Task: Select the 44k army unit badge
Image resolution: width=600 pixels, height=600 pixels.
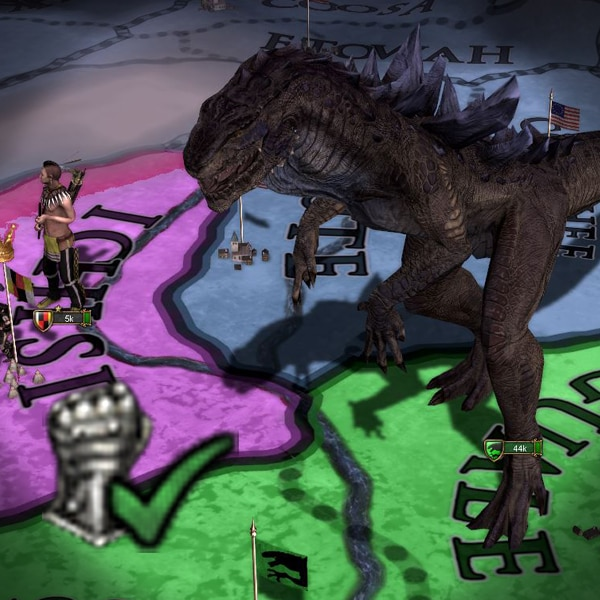Action: [513, 448]
